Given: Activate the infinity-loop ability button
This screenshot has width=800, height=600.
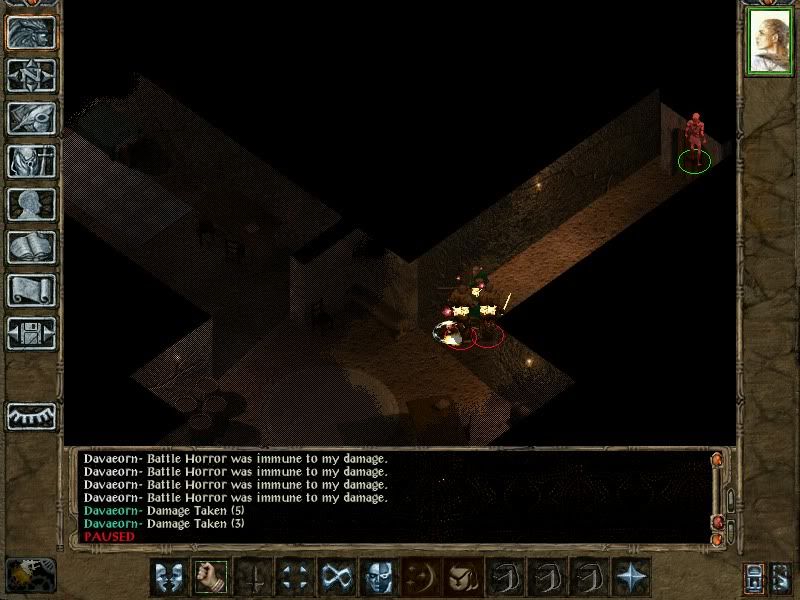Looking at the screenshot, I should (x=336, y=577).
